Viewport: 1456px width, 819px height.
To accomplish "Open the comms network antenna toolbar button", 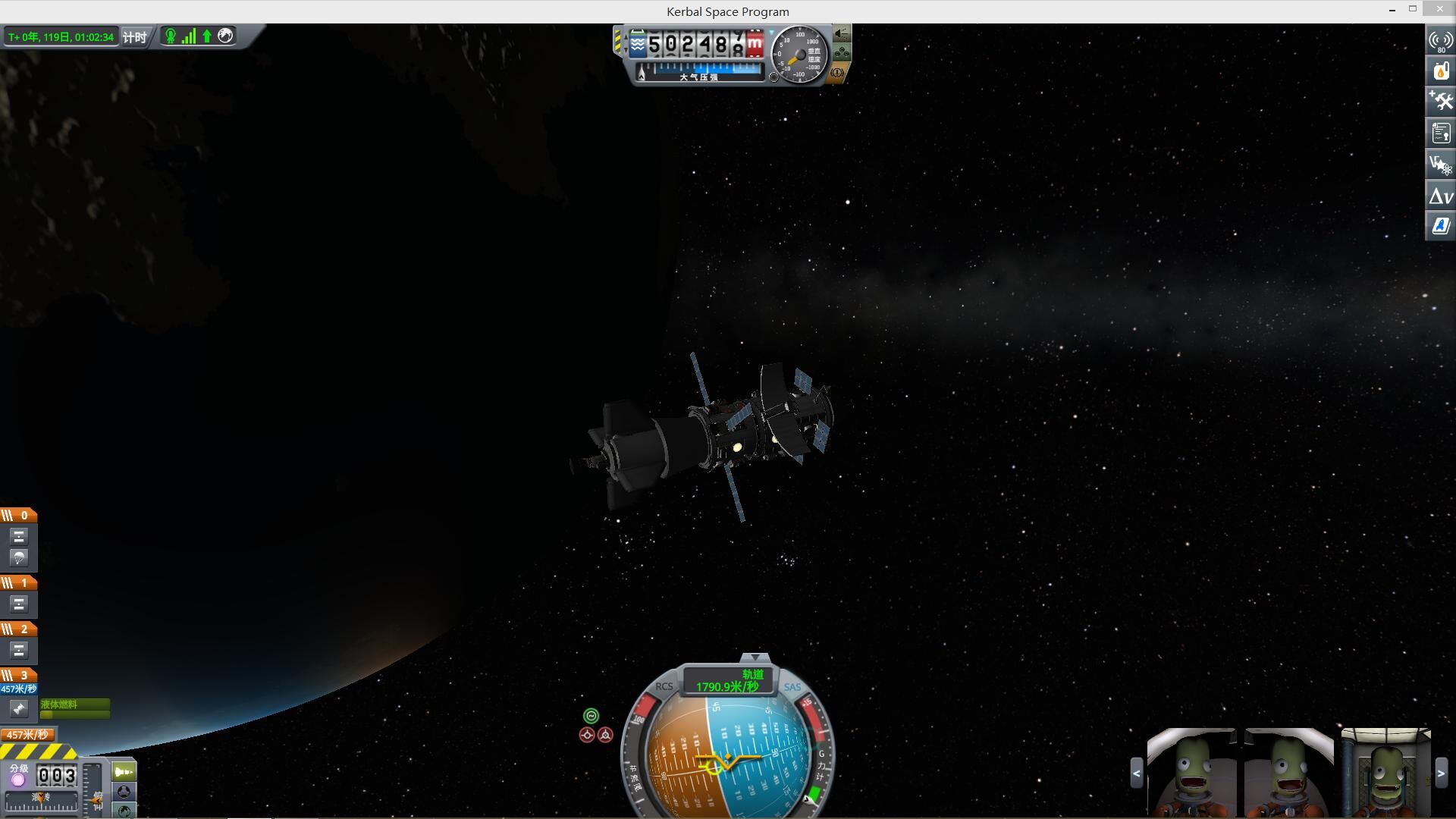I will (1440, 41).
